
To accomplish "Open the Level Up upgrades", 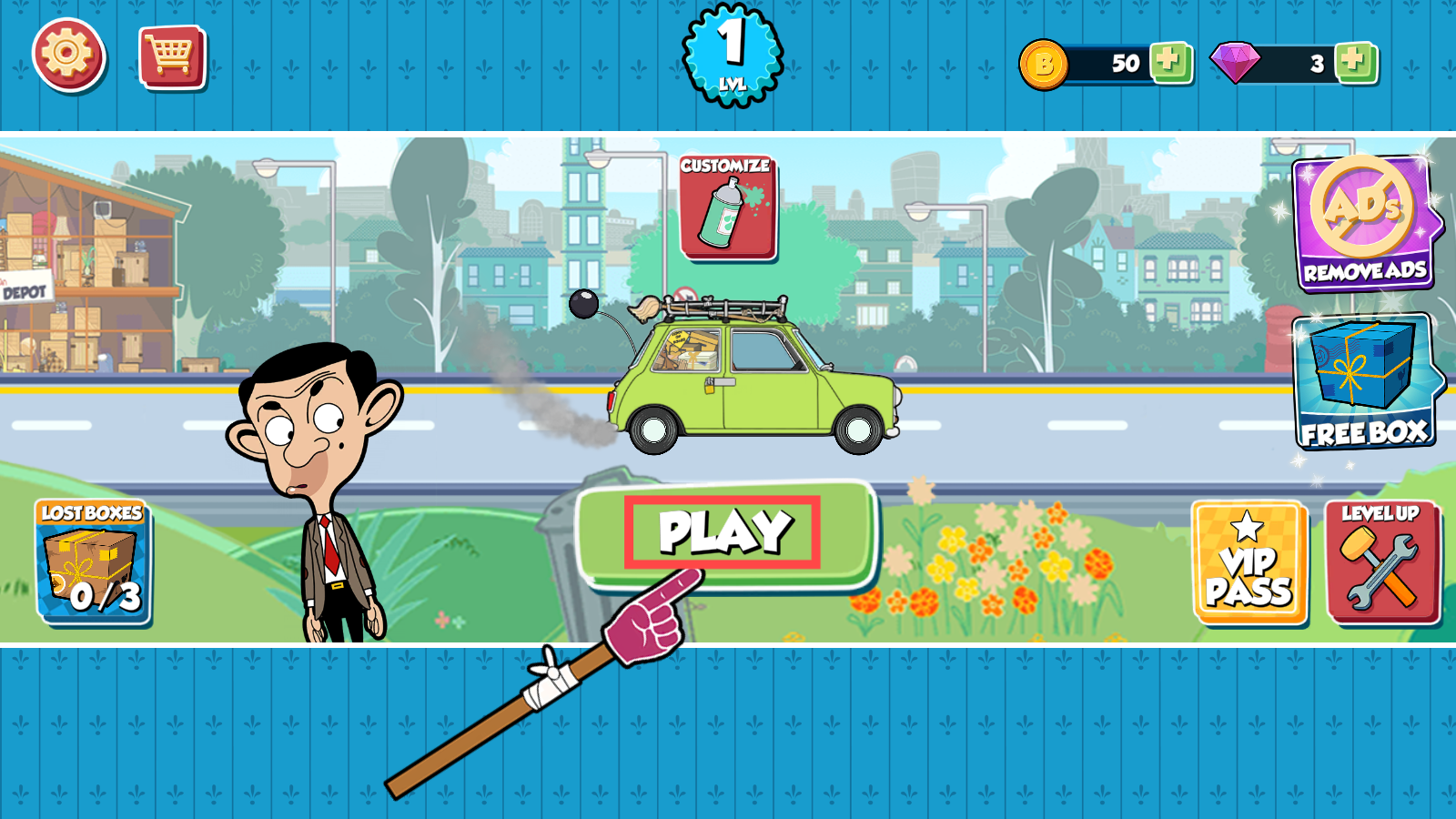I will coord(1382,563).
